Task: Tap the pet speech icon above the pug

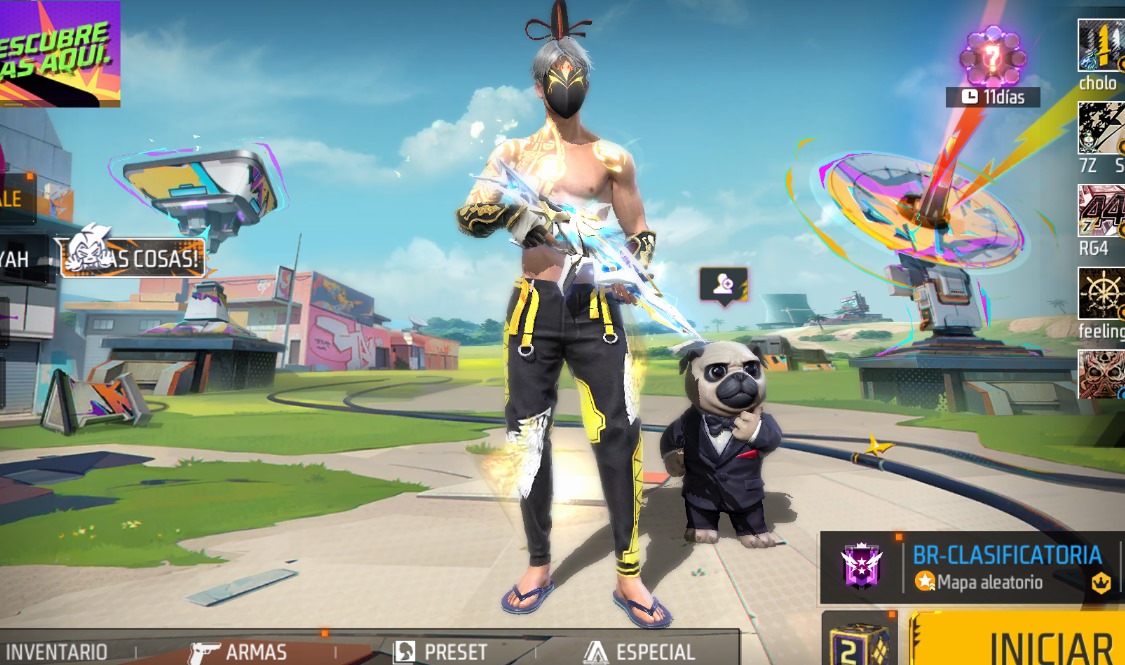Action: tap(723, 284)
